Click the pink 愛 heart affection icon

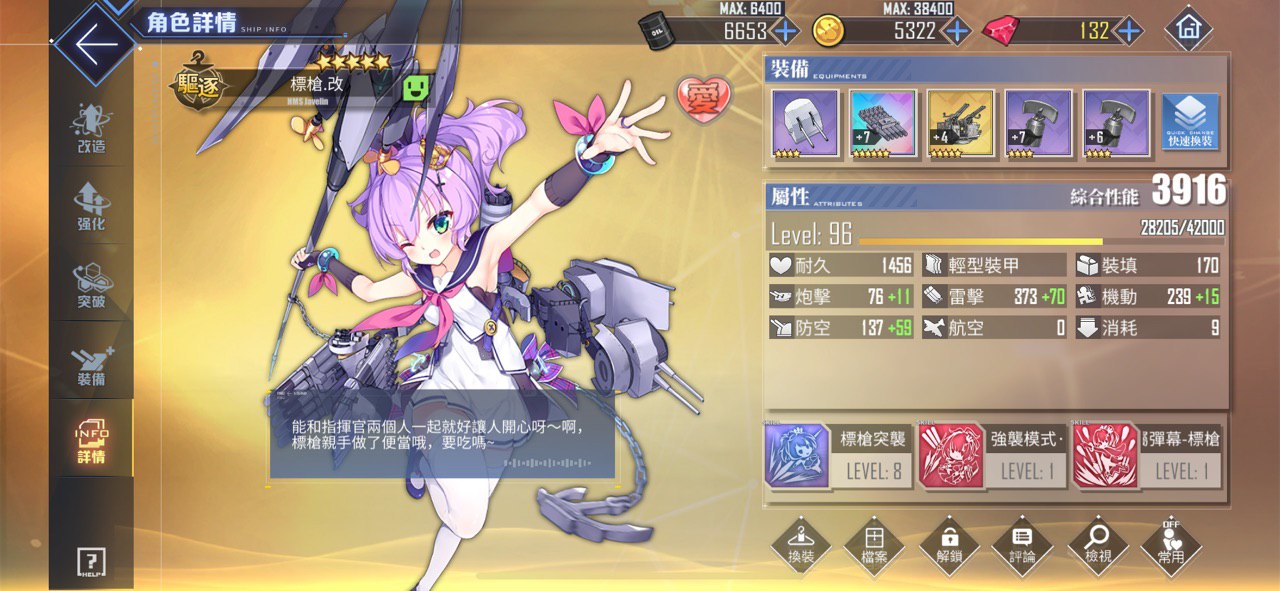coord(704,97)
